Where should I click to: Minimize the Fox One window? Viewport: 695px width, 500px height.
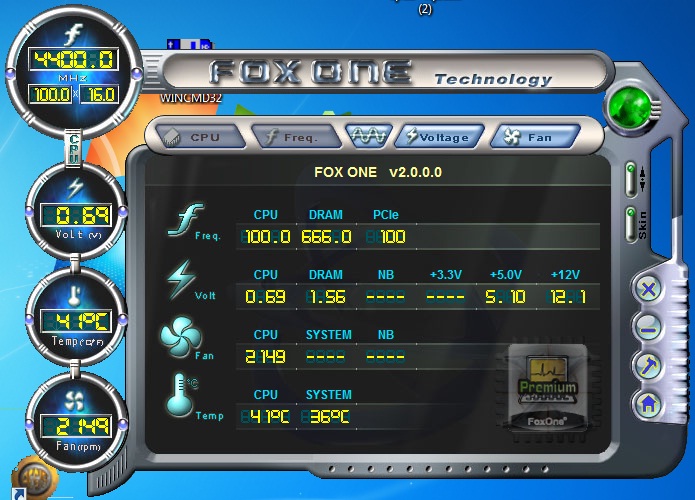tap(647, 328)
